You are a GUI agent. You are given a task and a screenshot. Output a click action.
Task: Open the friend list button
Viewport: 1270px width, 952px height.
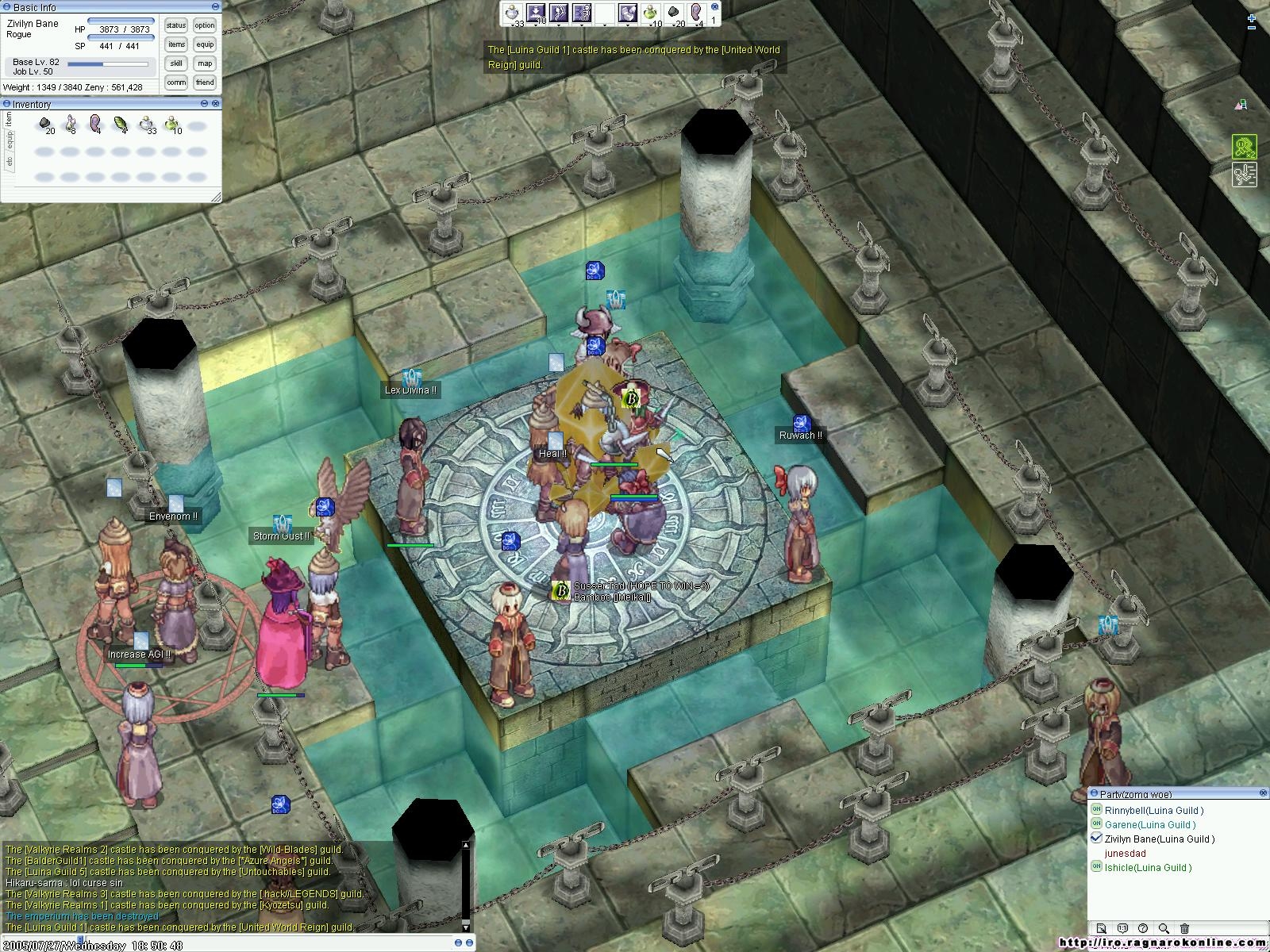tap(205, 83)
